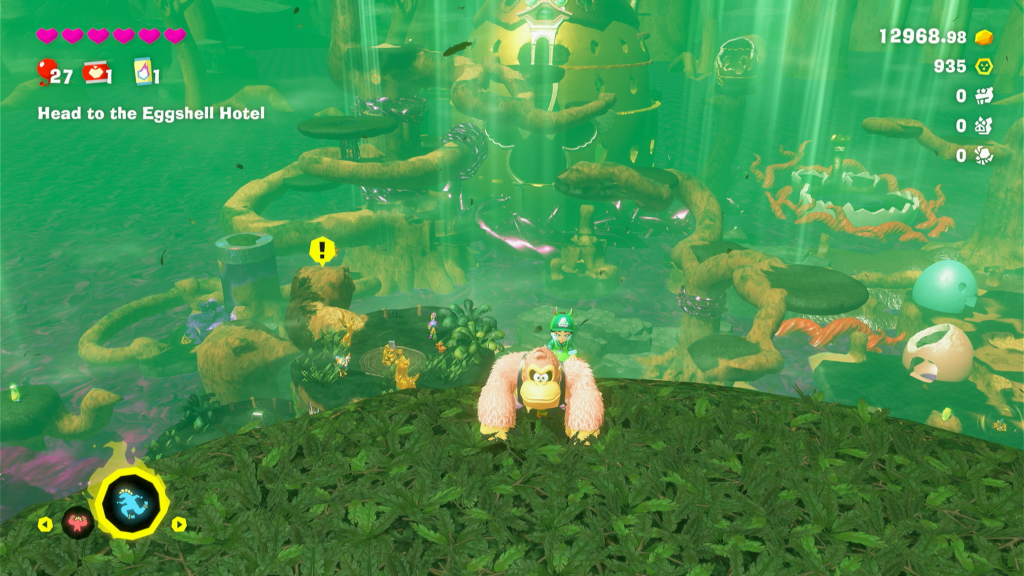Click the gold nugget currency icon
The width and height of the screenshot is (1024, 576).
tap(985, 37)
